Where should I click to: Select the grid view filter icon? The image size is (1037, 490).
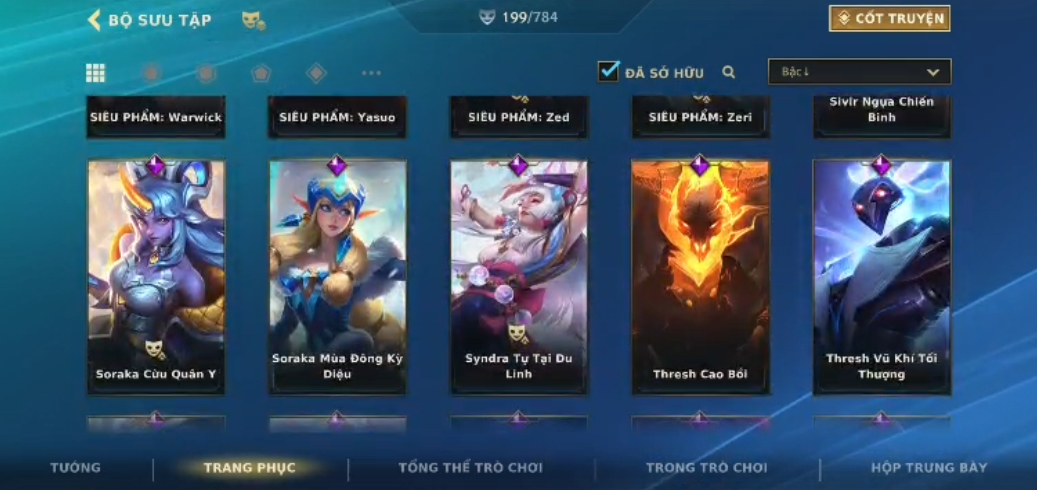(95, 73)
